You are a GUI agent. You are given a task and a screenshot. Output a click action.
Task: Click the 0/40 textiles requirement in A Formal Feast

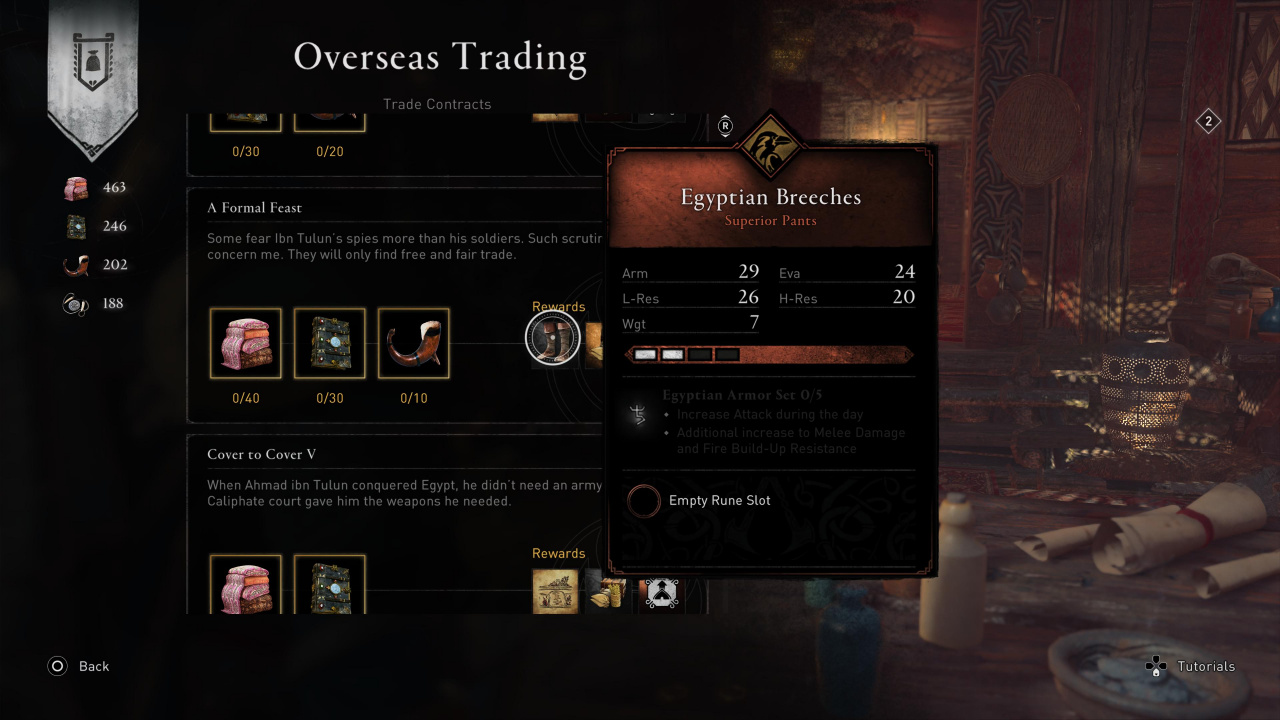pyautogui.click(x=246, y=343)
